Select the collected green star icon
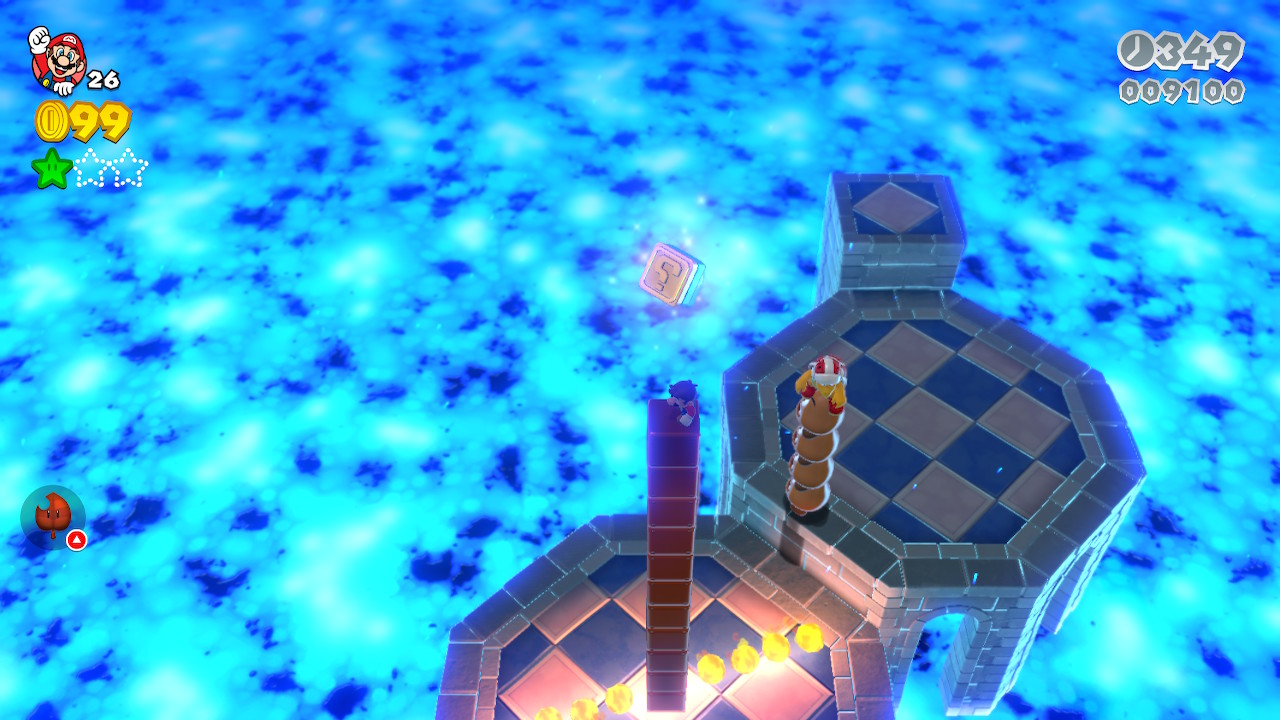The width and height of the screenshot is (1280, 720). click(52, 168)
